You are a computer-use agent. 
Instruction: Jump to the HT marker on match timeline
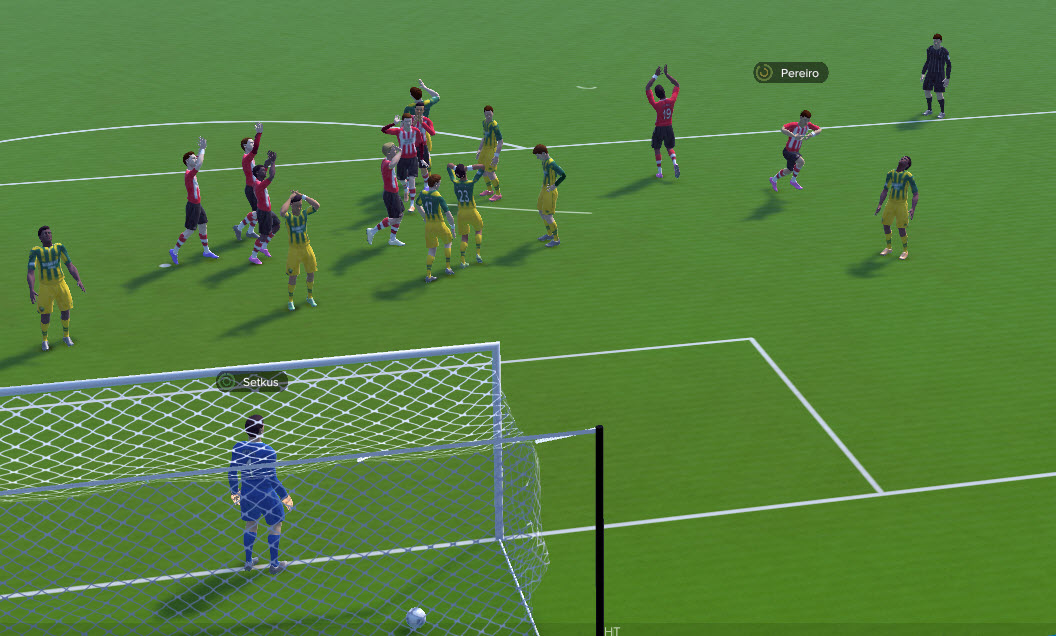pos(612,631)
